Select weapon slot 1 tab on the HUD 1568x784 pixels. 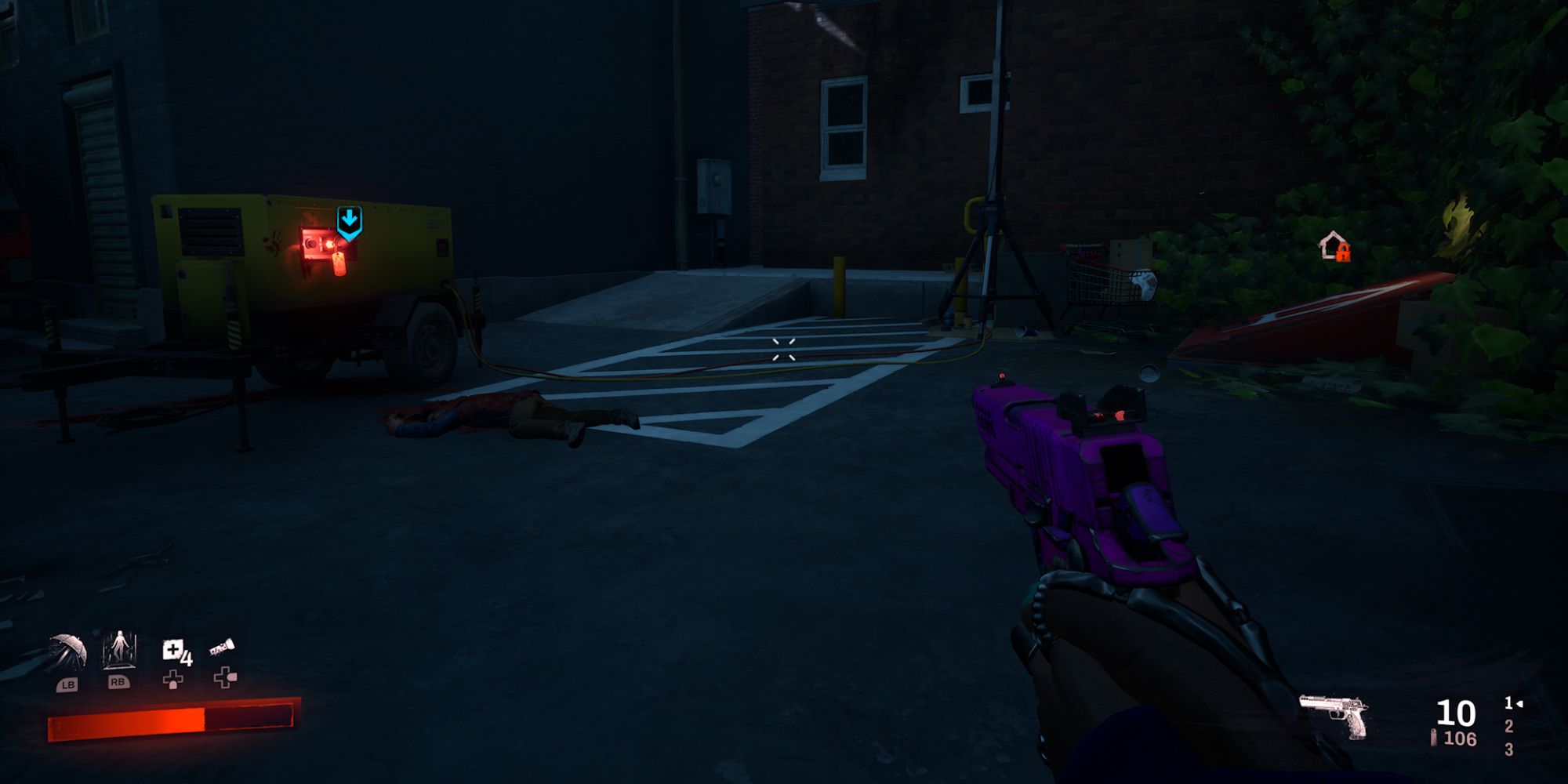pyautogui.click(x=1508, y=703)
